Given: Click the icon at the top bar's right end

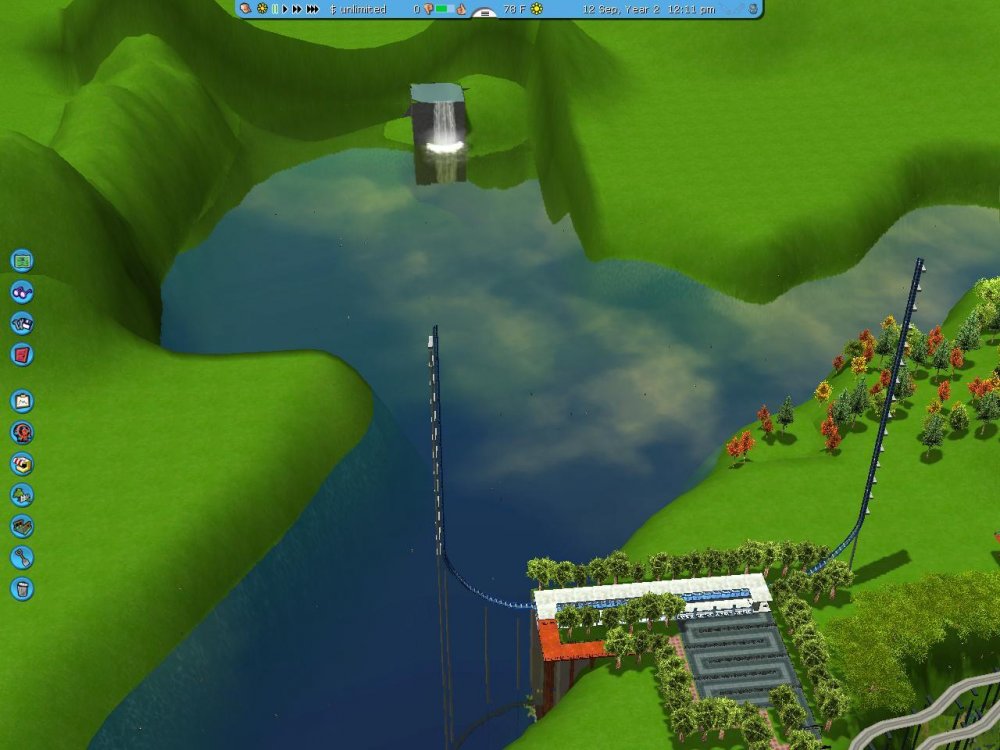Looking at the screenshot, I should 753,9.
